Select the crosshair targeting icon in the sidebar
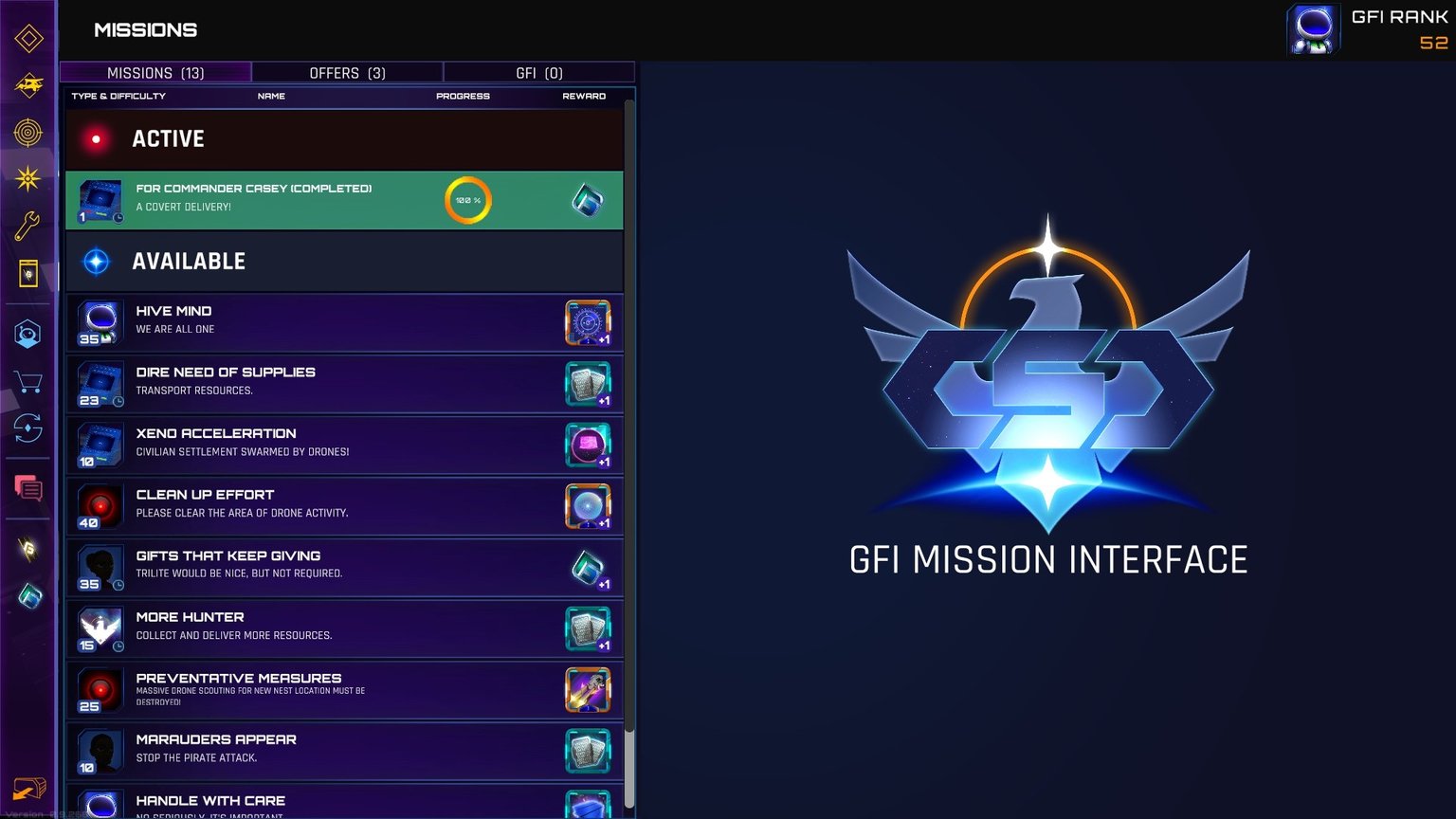 tap(28, 133)
